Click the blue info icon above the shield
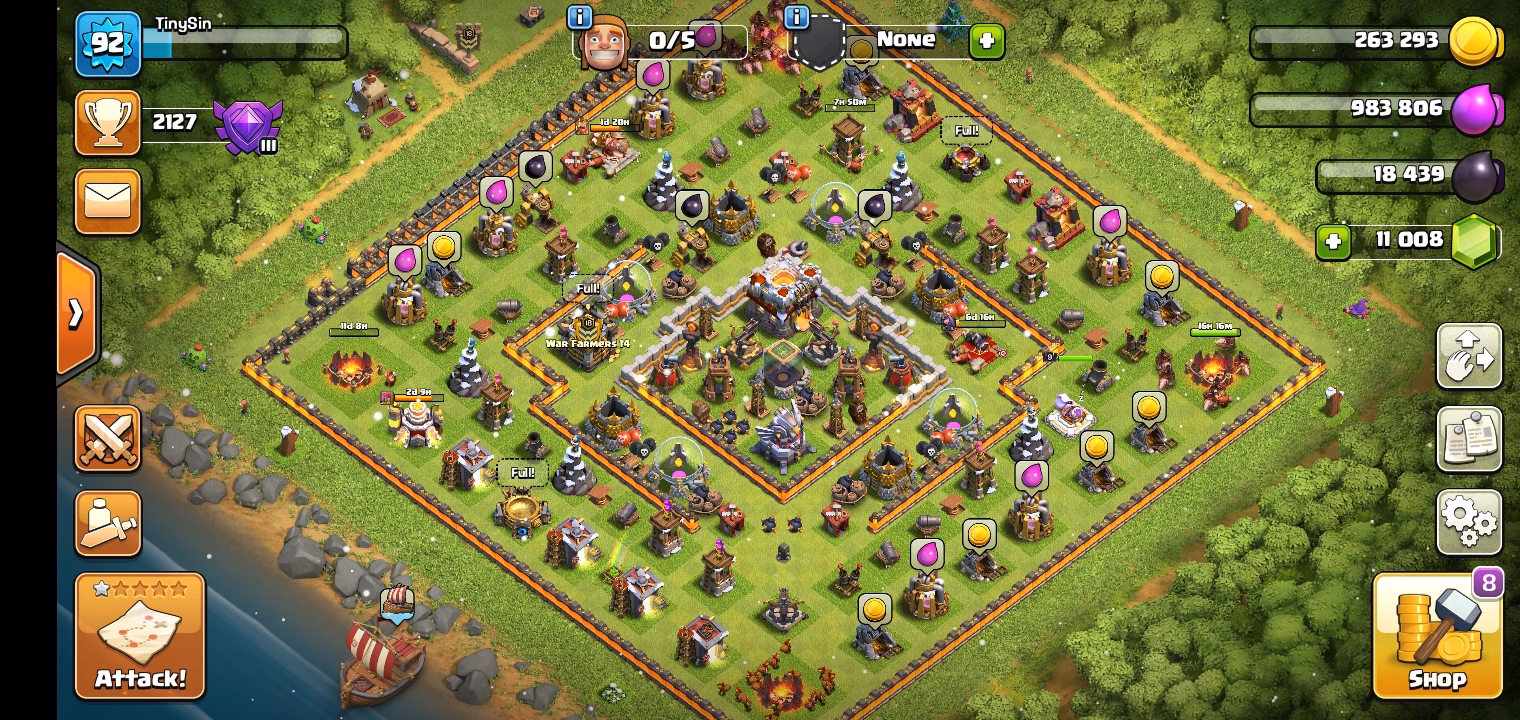Image resolution: width=1520 pixels, height=720 pixels. [x=796, y=16]
